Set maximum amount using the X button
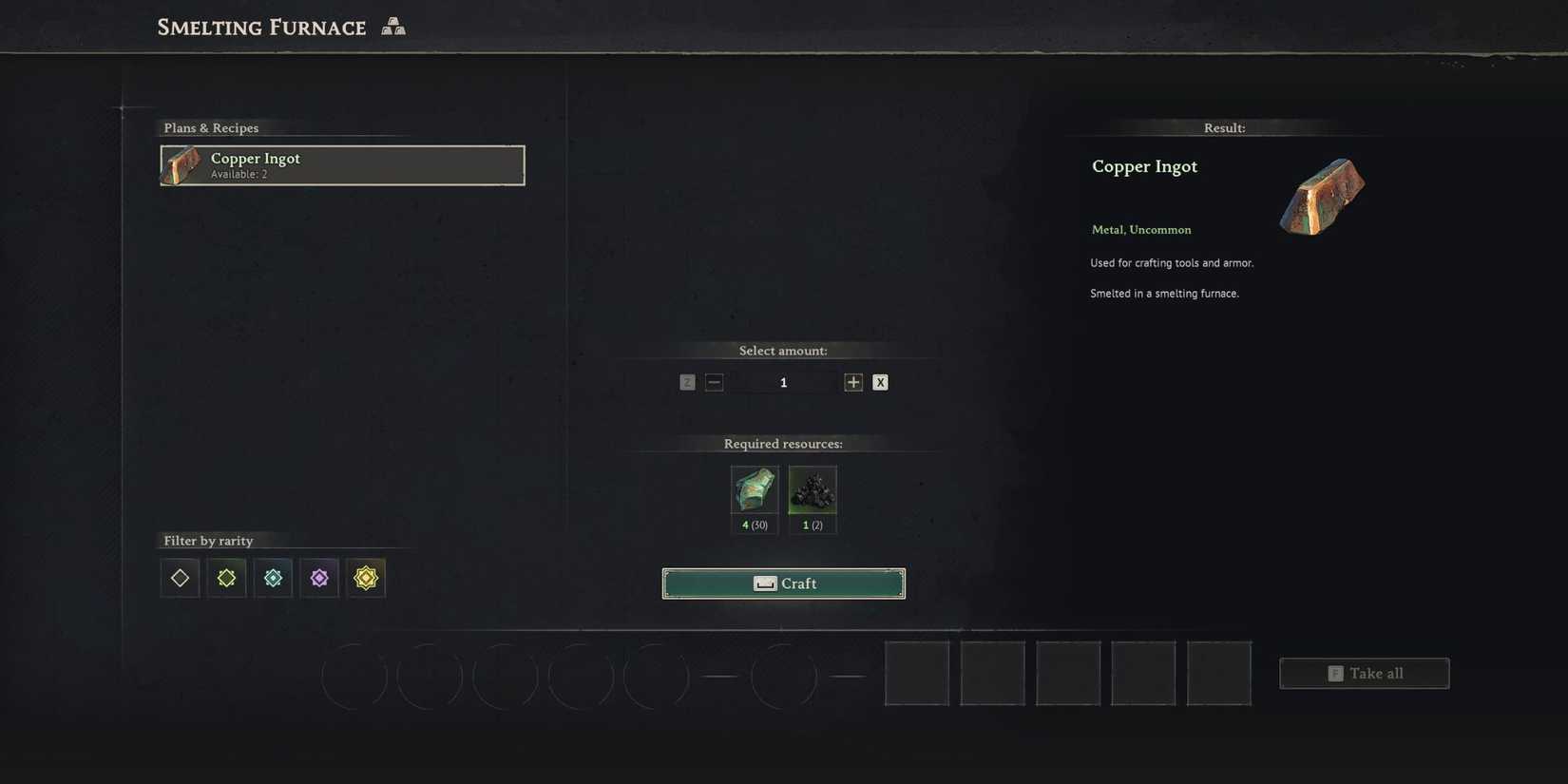This screenshot has width=1568, height=784. point(879,381)
